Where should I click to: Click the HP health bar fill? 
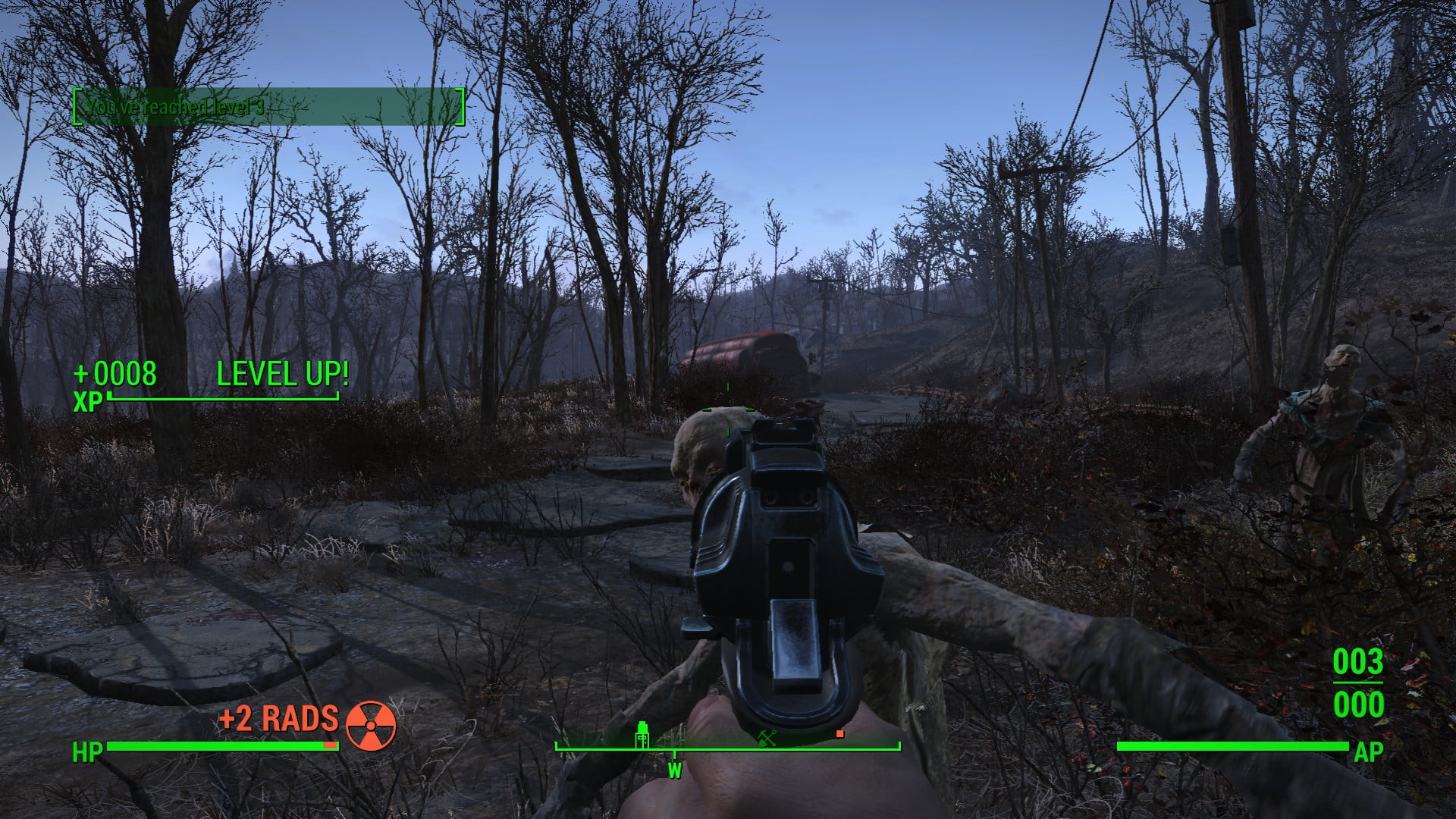220,747
